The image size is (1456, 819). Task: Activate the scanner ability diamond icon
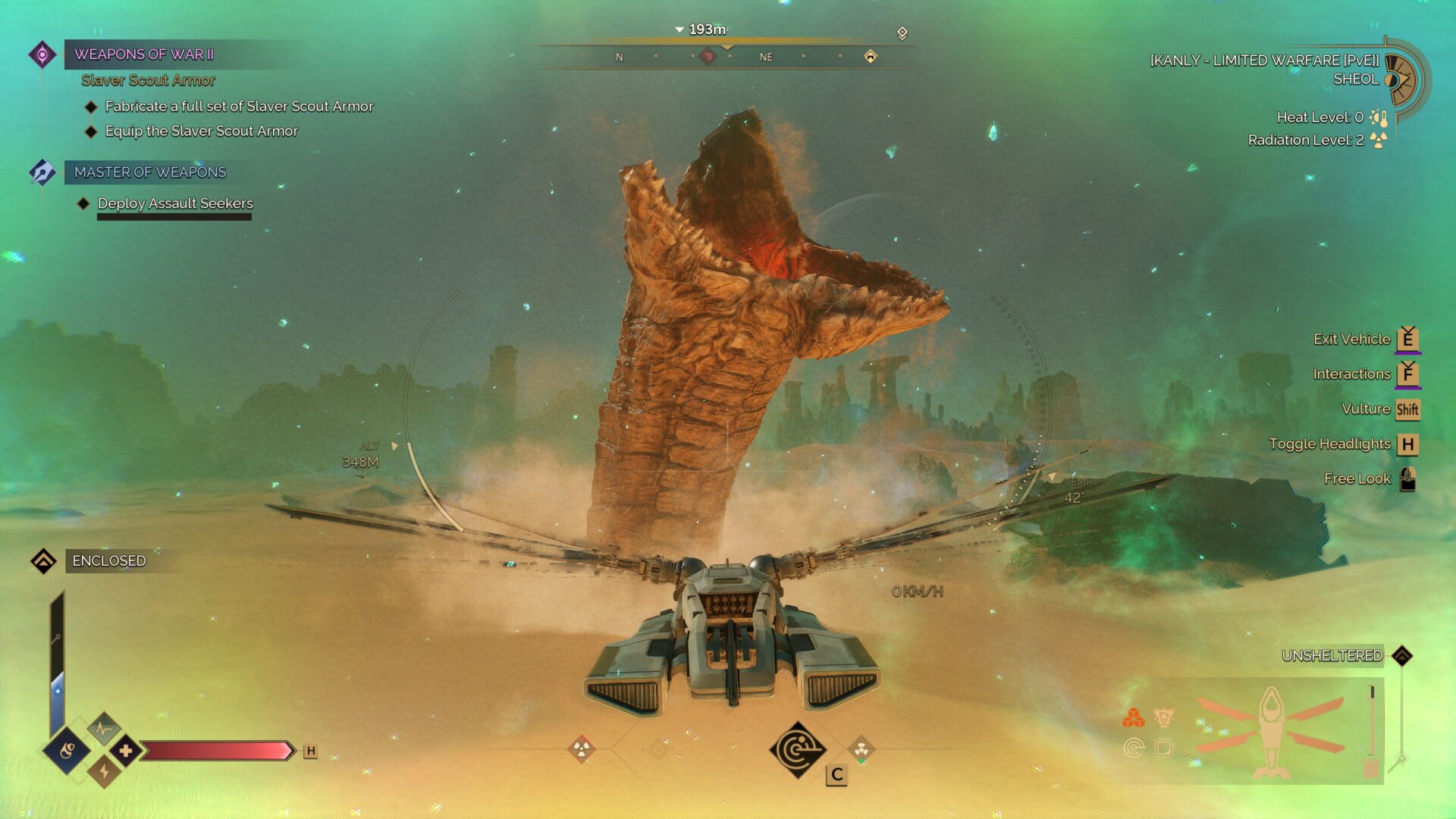coord(797,750)
